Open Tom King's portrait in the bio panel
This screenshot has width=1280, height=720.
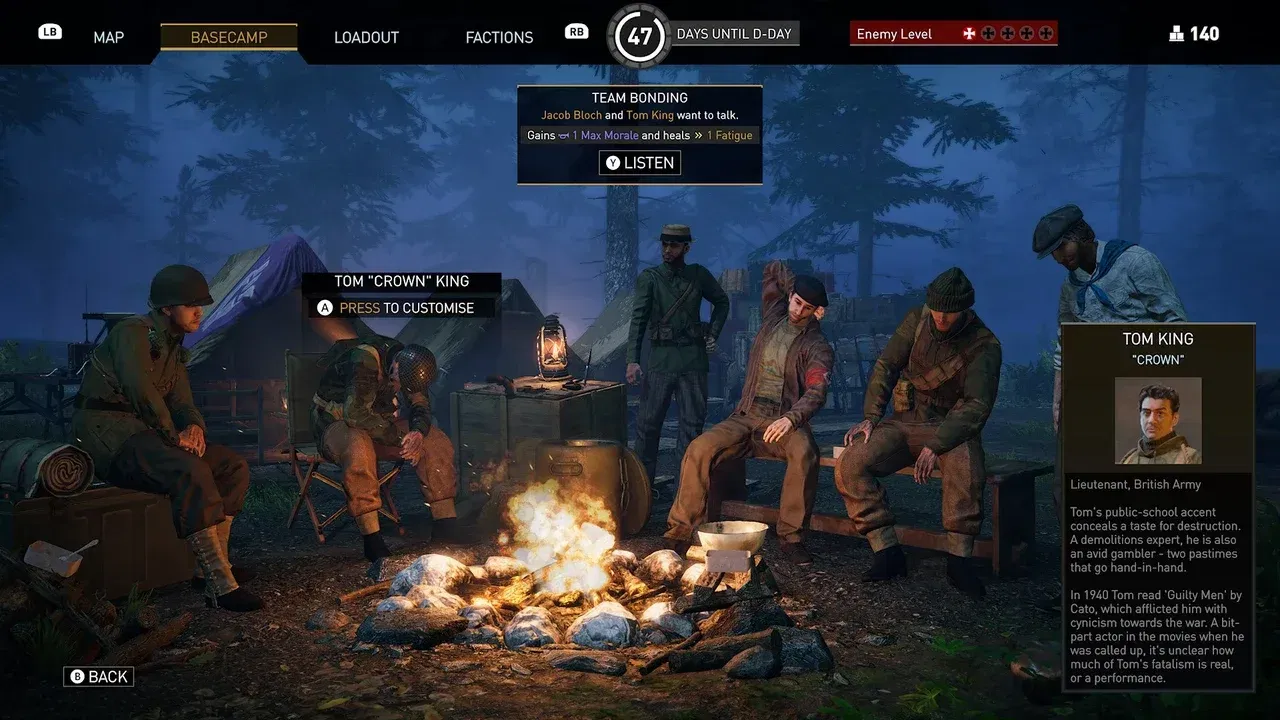point(1158,421)
